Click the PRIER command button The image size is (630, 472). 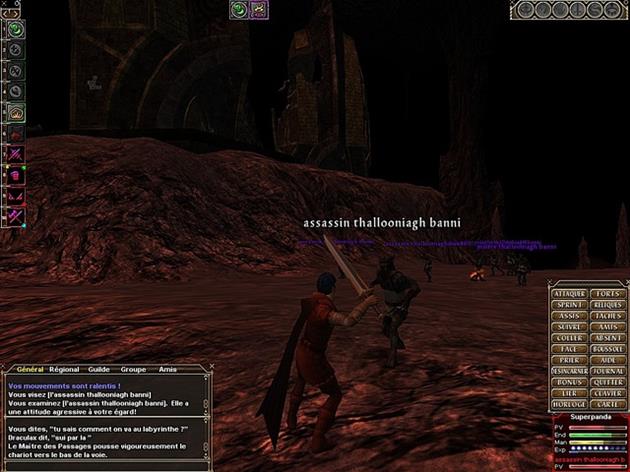coord(570,360)
